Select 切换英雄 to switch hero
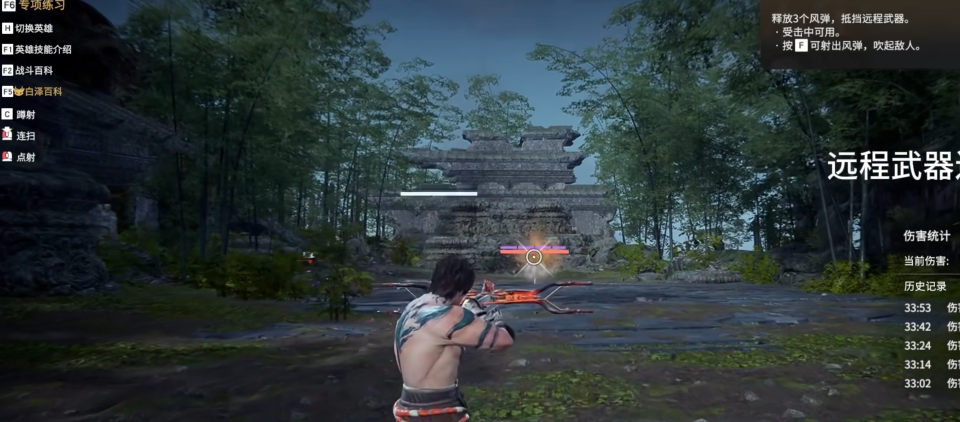 coord(34,28)
